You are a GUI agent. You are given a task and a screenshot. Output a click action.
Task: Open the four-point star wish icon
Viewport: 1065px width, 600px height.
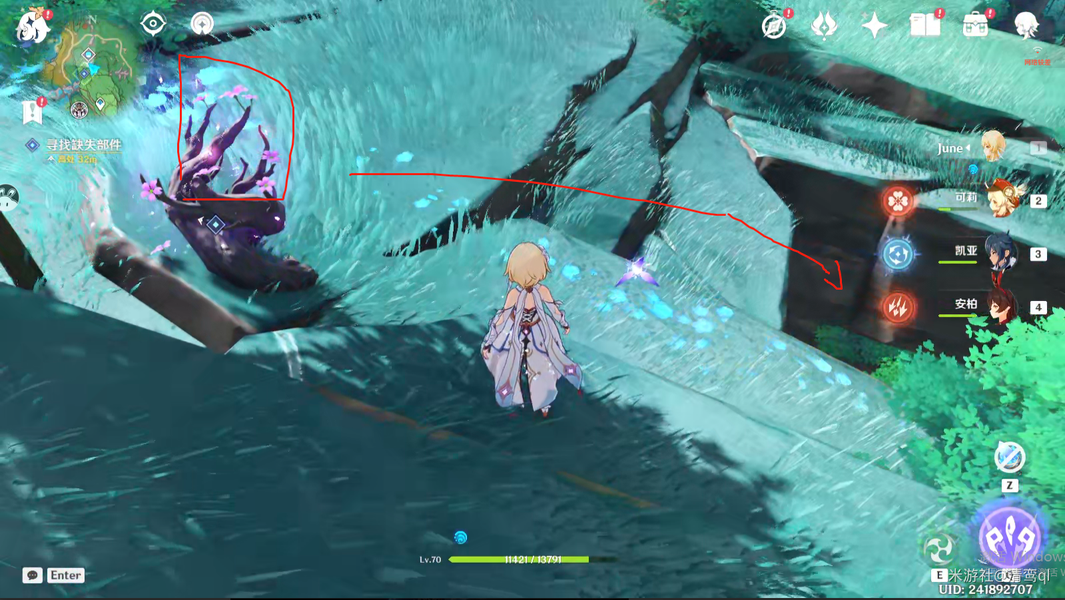(x=874, y=25)
